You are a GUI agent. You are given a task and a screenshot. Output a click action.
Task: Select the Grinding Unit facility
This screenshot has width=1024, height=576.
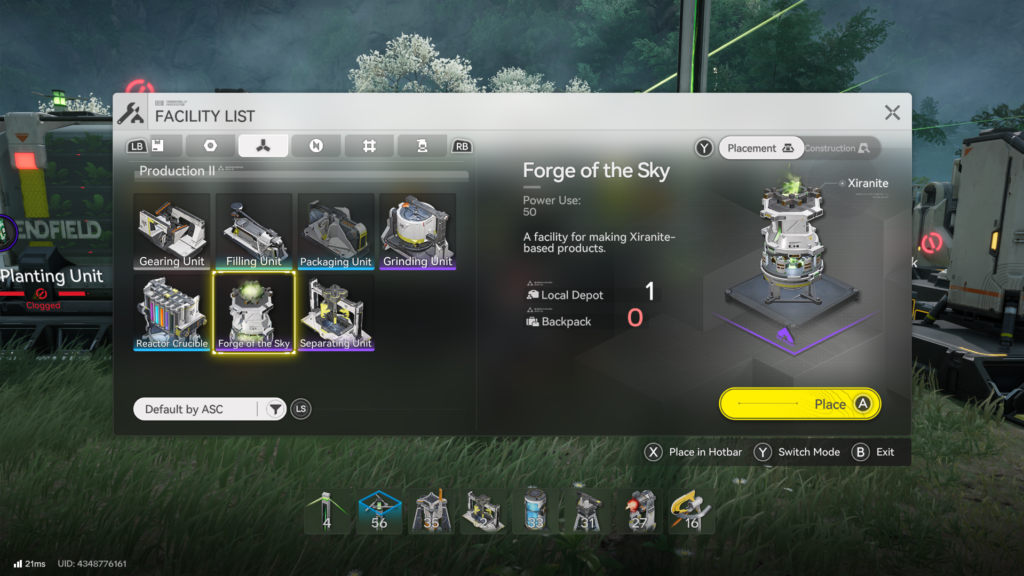[x=418, y=232]
